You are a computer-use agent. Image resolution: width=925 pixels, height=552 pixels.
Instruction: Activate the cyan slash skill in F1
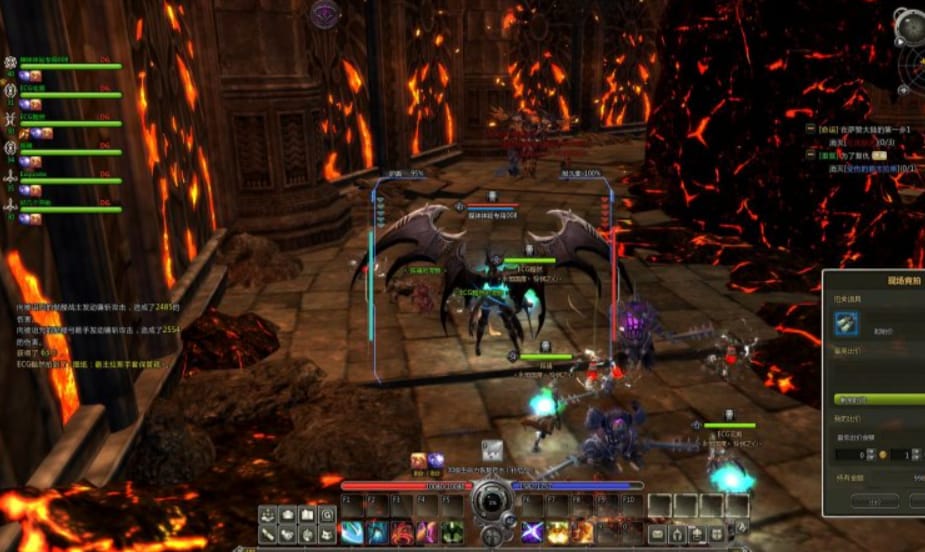click(352, 532)
